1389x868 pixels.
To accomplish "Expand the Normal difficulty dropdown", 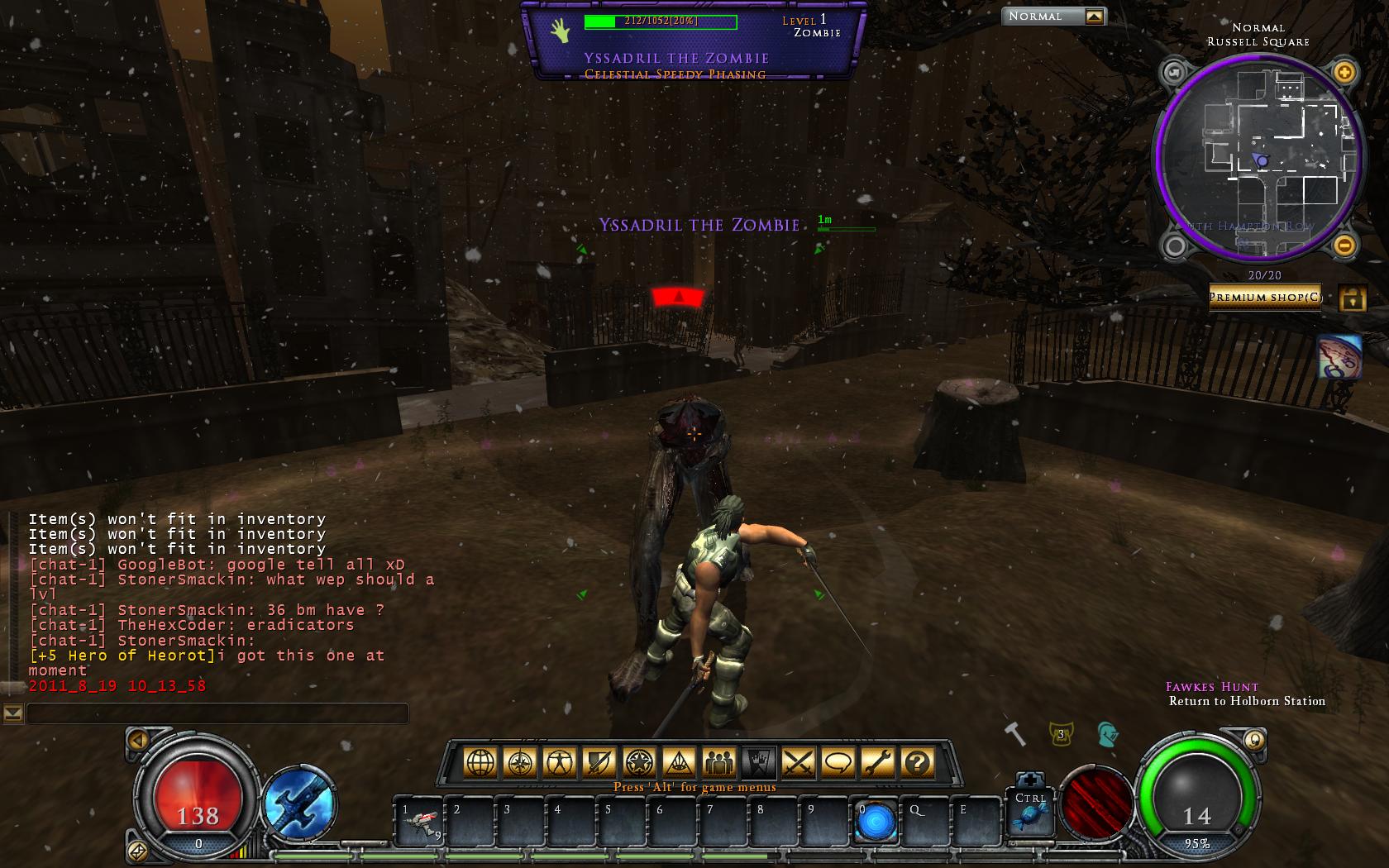I will 1094,17.
